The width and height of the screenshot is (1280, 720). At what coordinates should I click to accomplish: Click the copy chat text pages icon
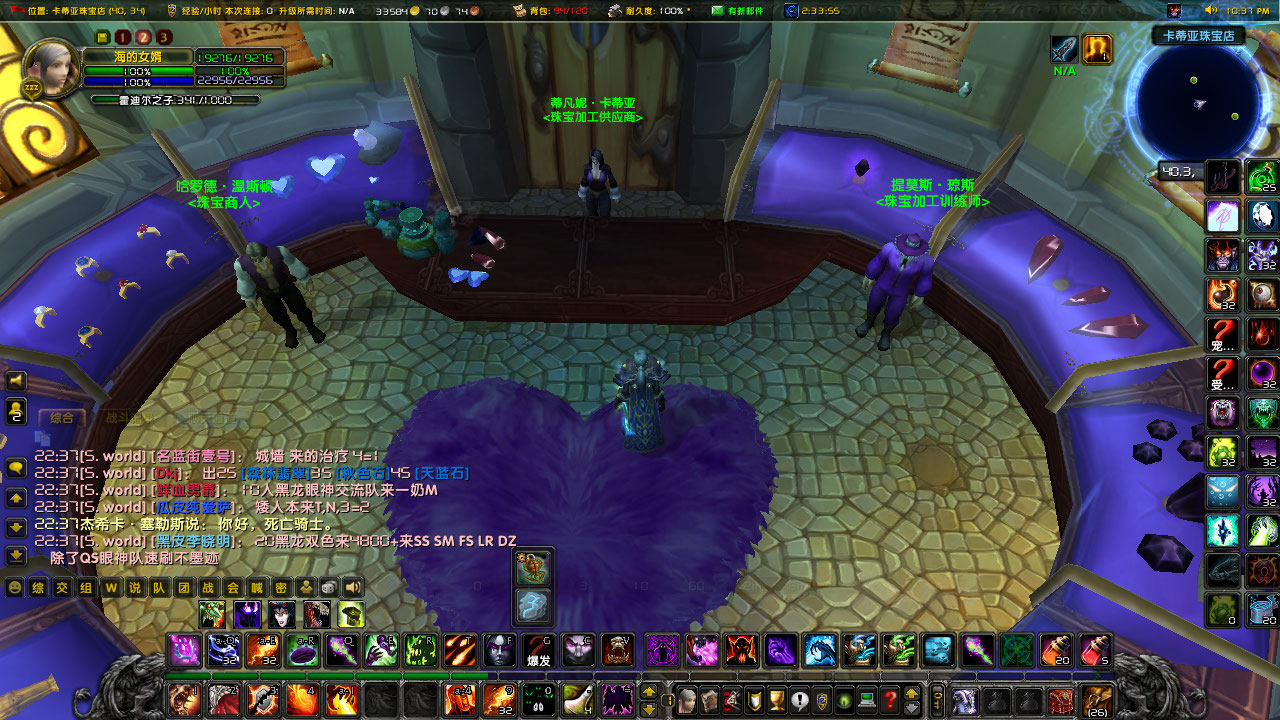(42, 438)
